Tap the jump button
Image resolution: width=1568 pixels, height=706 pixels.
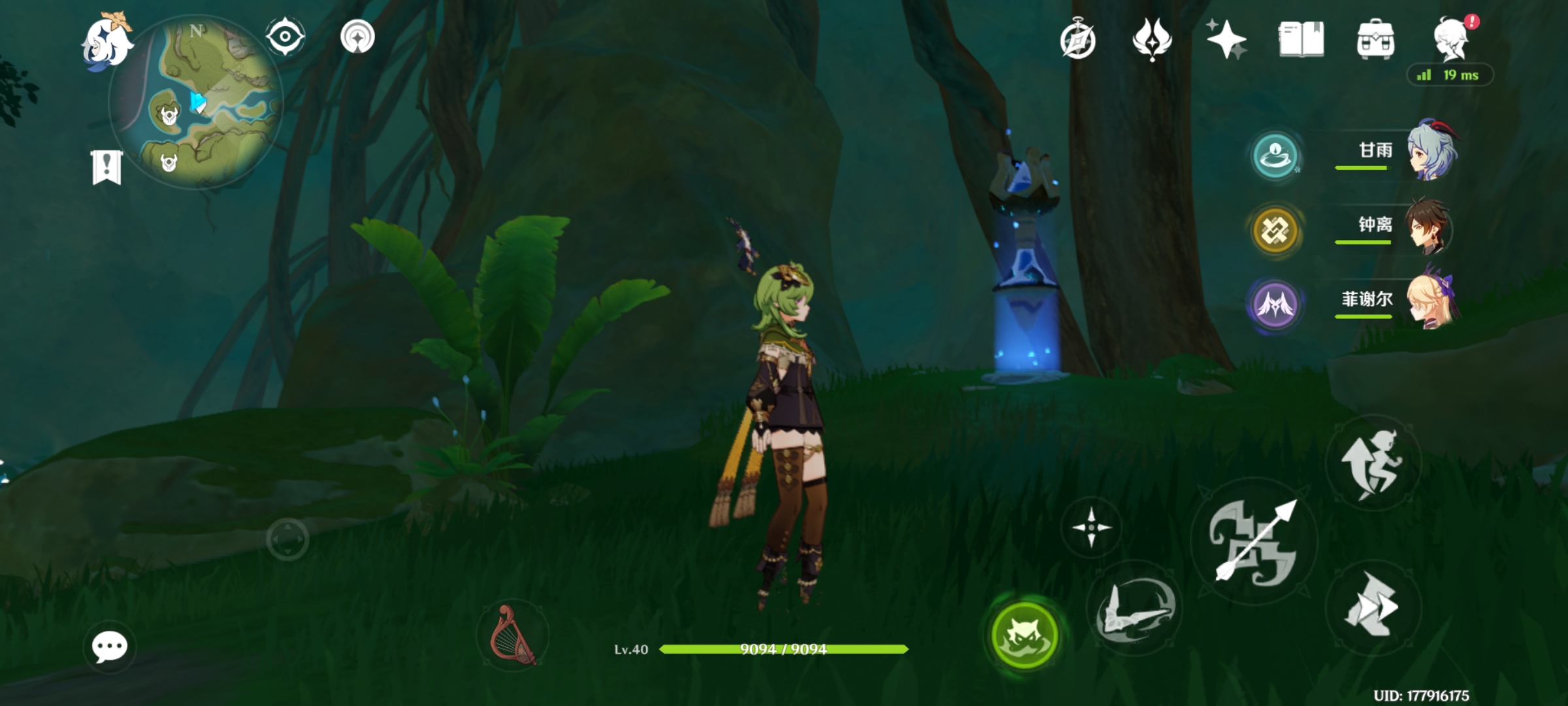pyautogui.click(x=1373, y=462)
